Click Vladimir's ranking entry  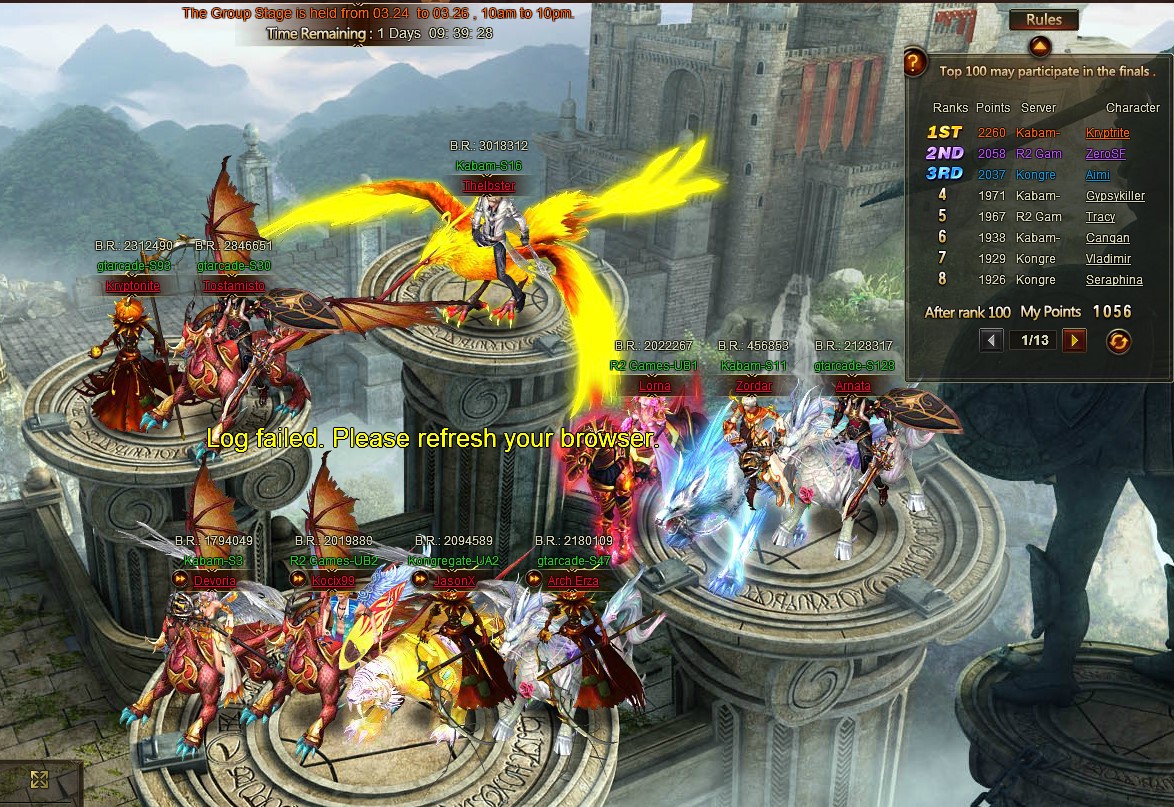1109,259
